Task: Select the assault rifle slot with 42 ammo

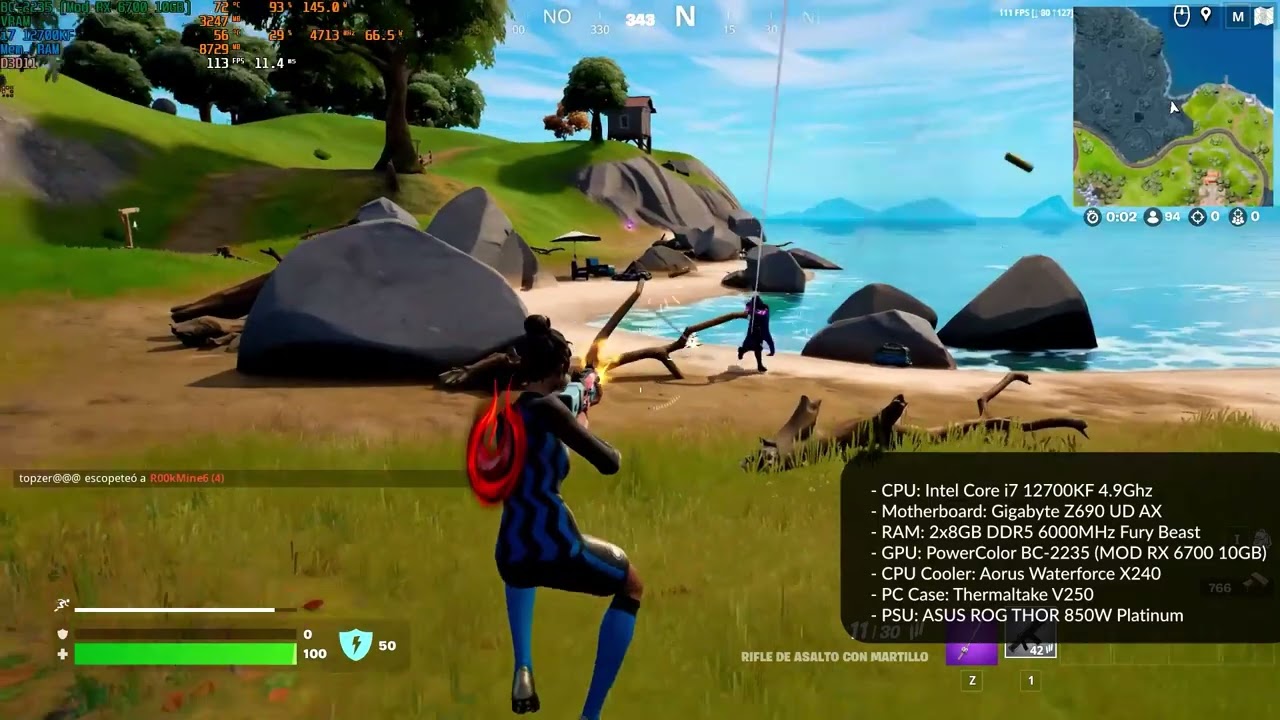Action: 1030,644
